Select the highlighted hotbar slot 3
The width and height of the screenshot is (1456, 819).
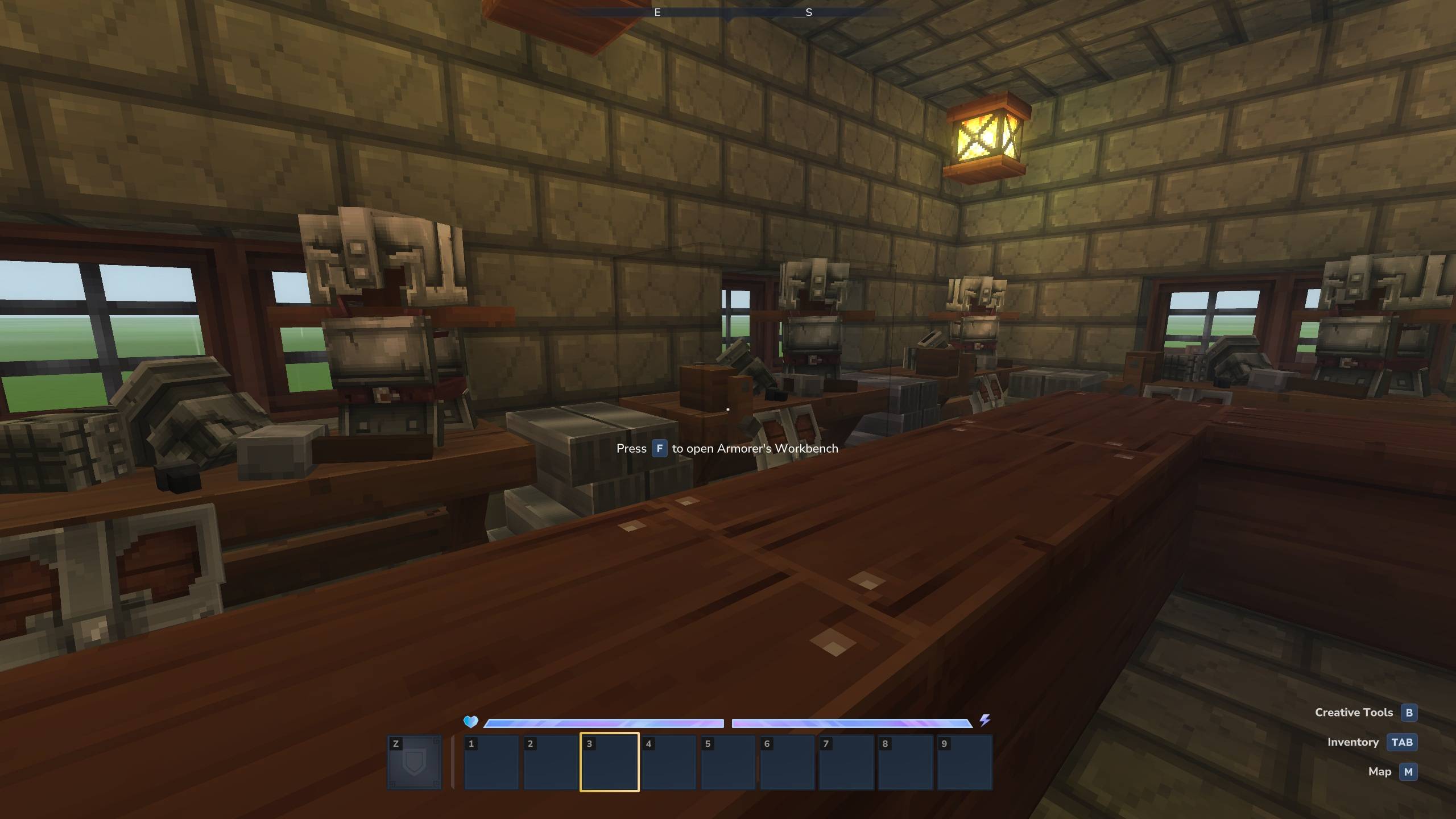click(609, 762)
